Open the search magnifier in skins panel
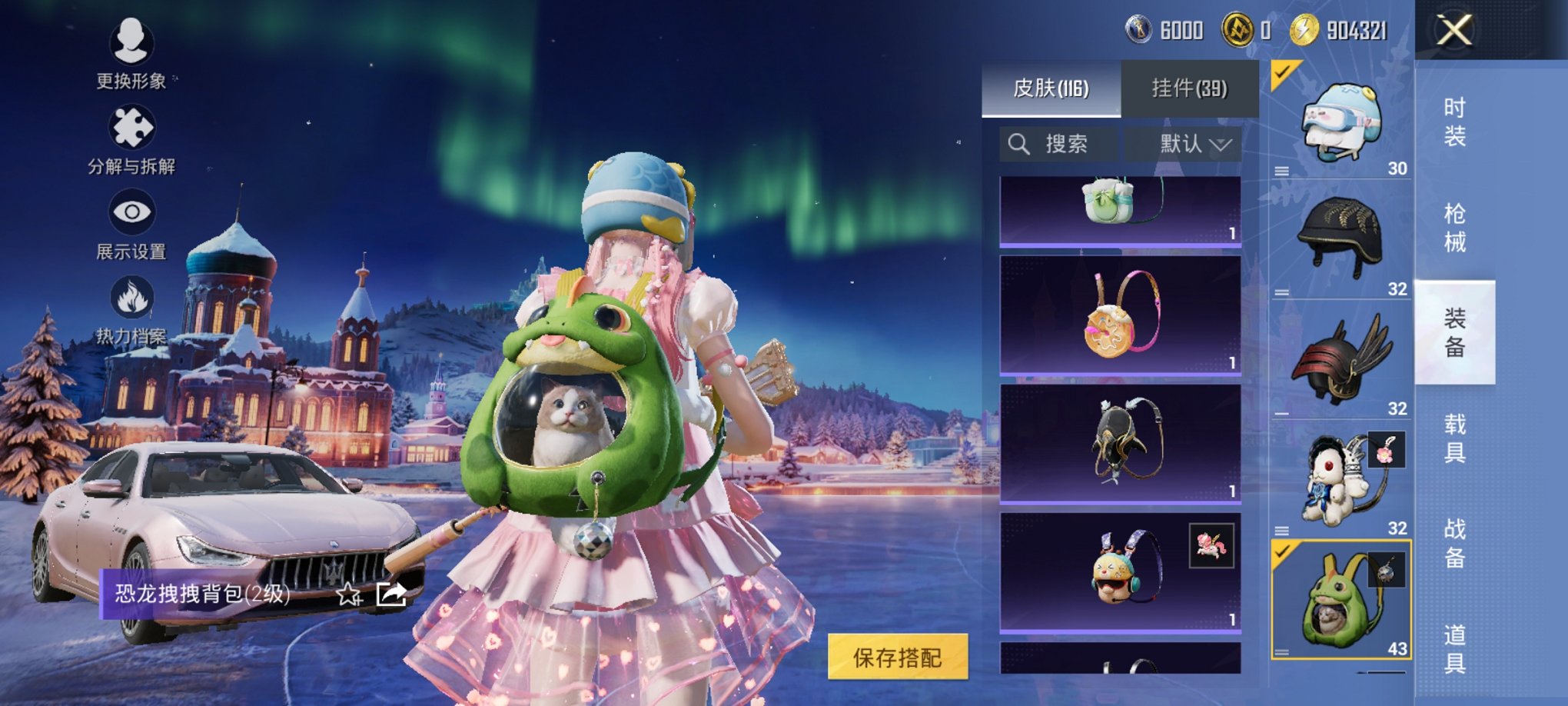The image size is (1568, 706). (1020, 144)
